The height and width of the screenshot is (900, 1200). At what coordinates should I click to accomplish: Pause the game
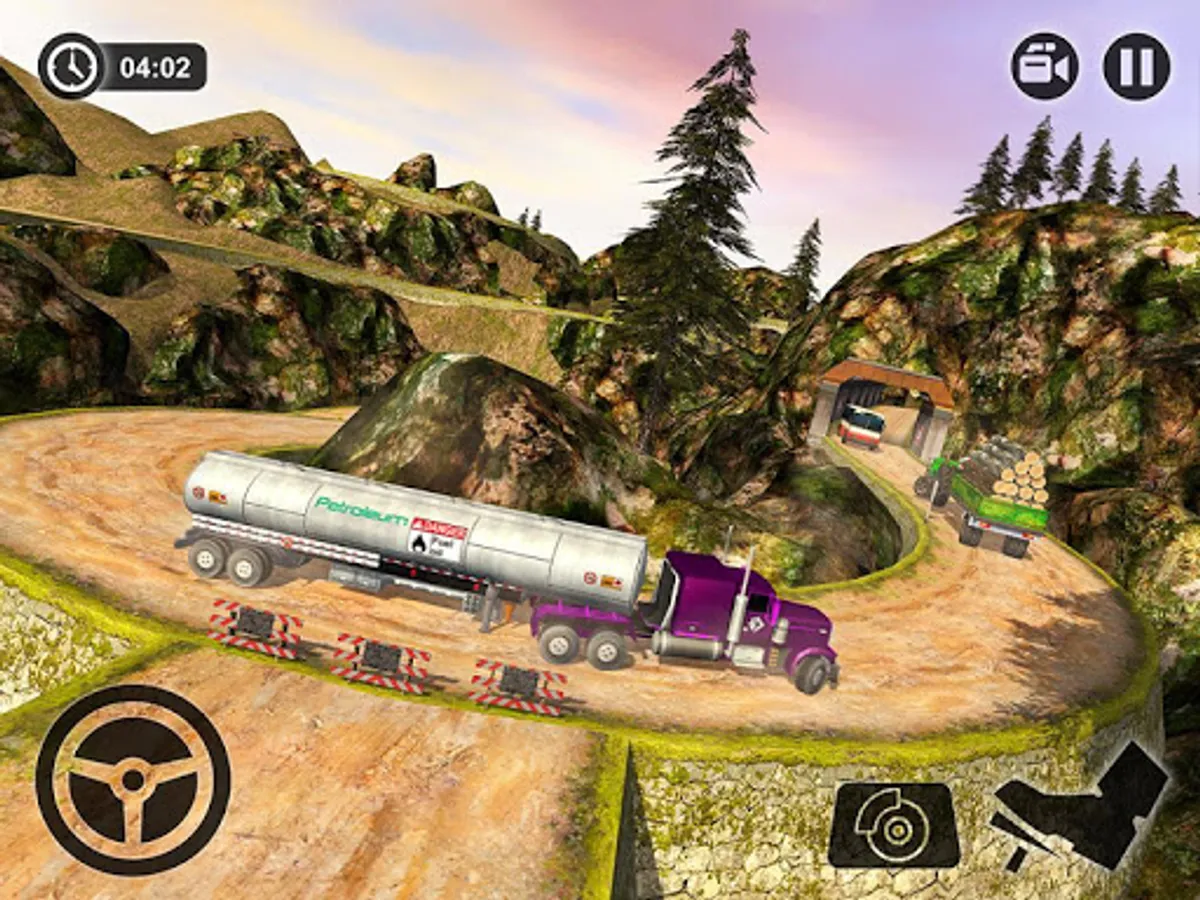point(1136,67)
